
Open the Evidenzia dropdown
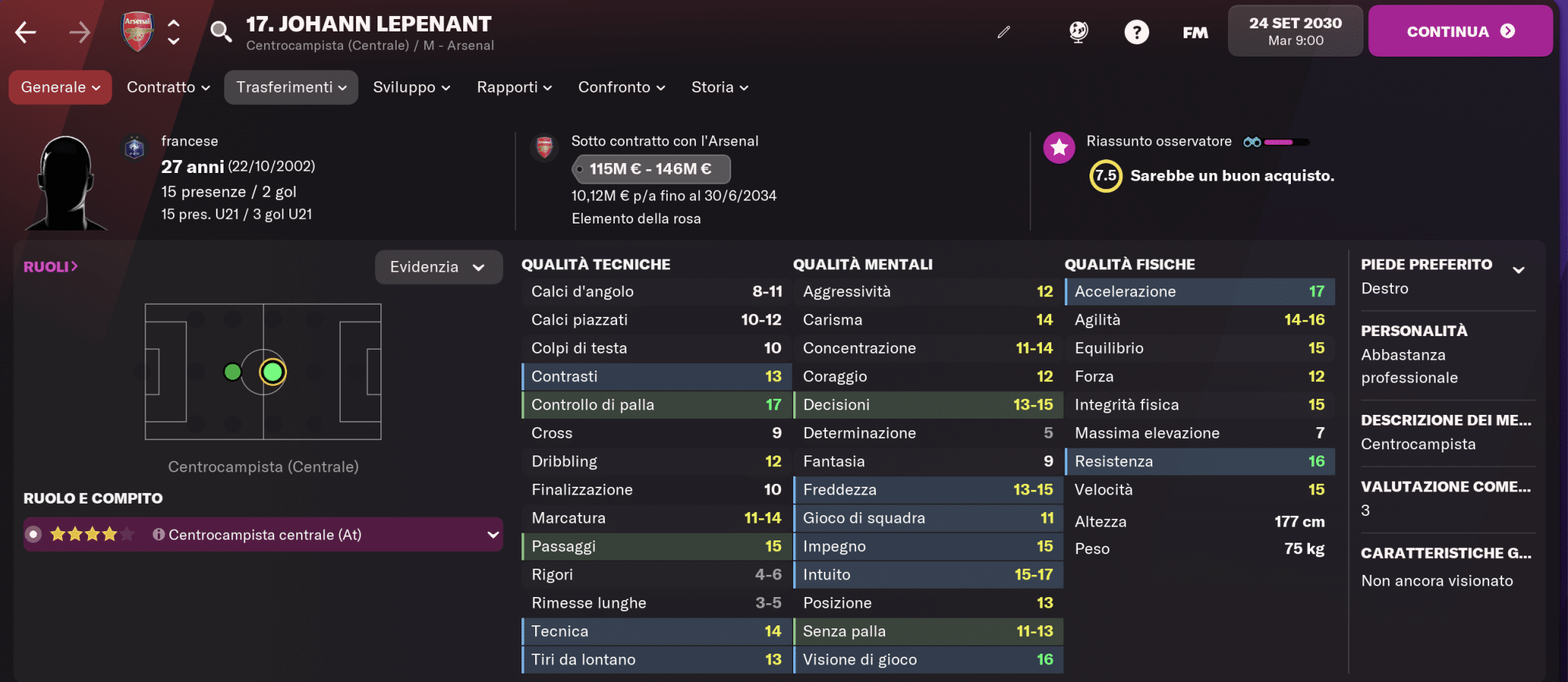[439, 266]
